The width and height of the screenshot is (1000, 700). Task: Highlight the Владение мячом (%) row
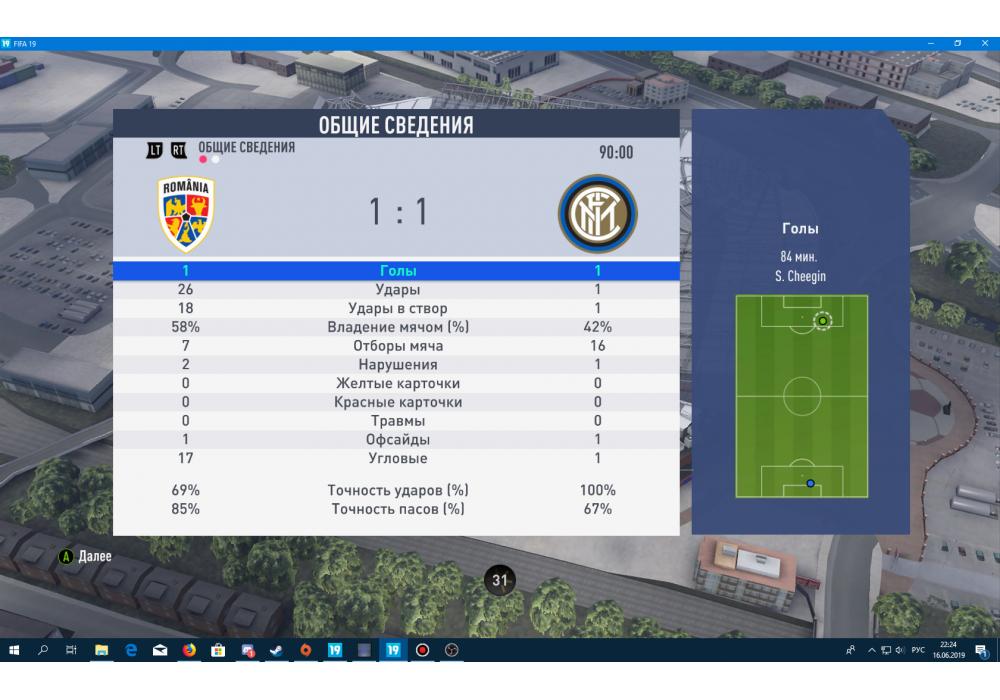(398, 327)
